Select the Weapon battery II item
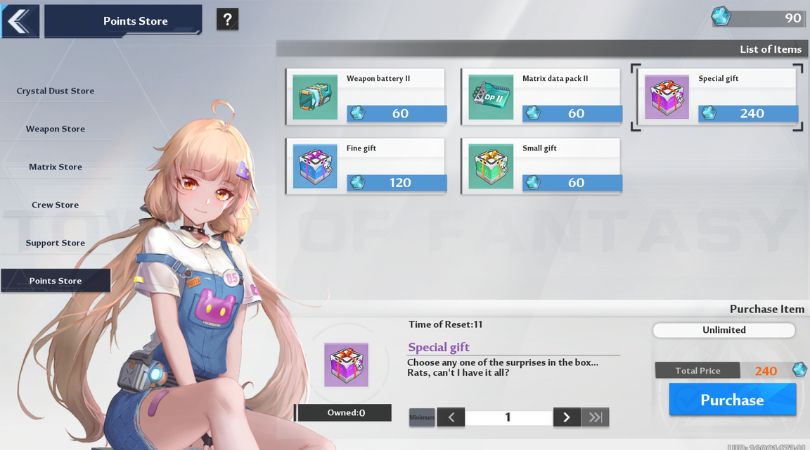The width and height of the screenshot is (810, 450). (366, 96)
